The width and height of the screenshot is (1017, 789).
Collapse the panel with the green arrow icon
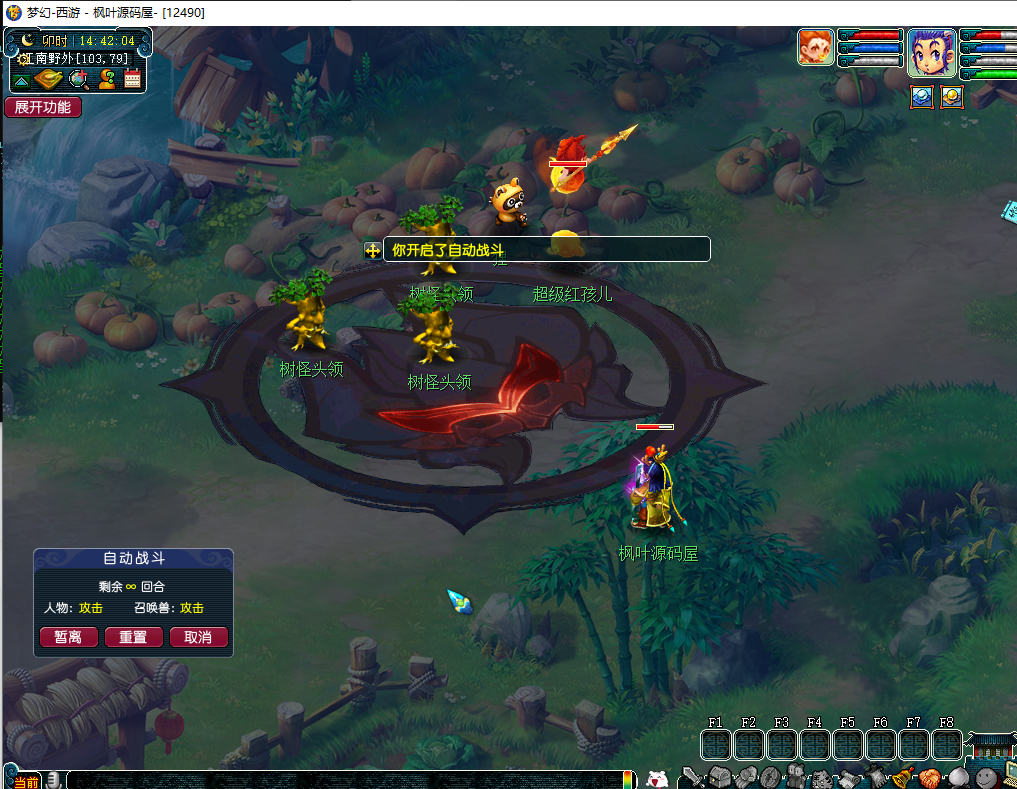(21, 80)
